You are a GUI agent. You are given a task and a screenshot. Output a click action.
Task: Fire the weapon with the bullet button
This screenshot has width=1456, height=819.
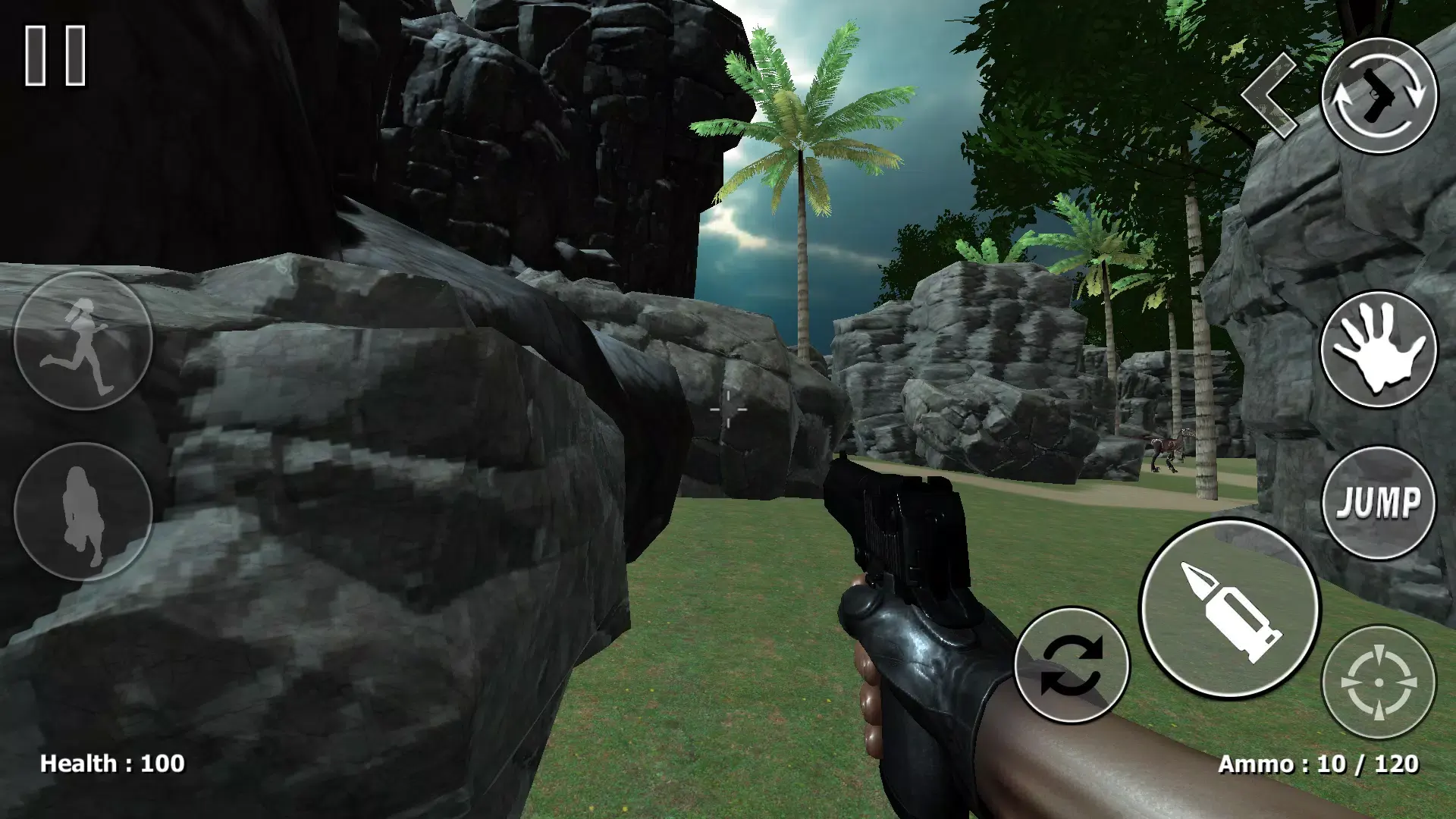click(x=1229, y=610)
